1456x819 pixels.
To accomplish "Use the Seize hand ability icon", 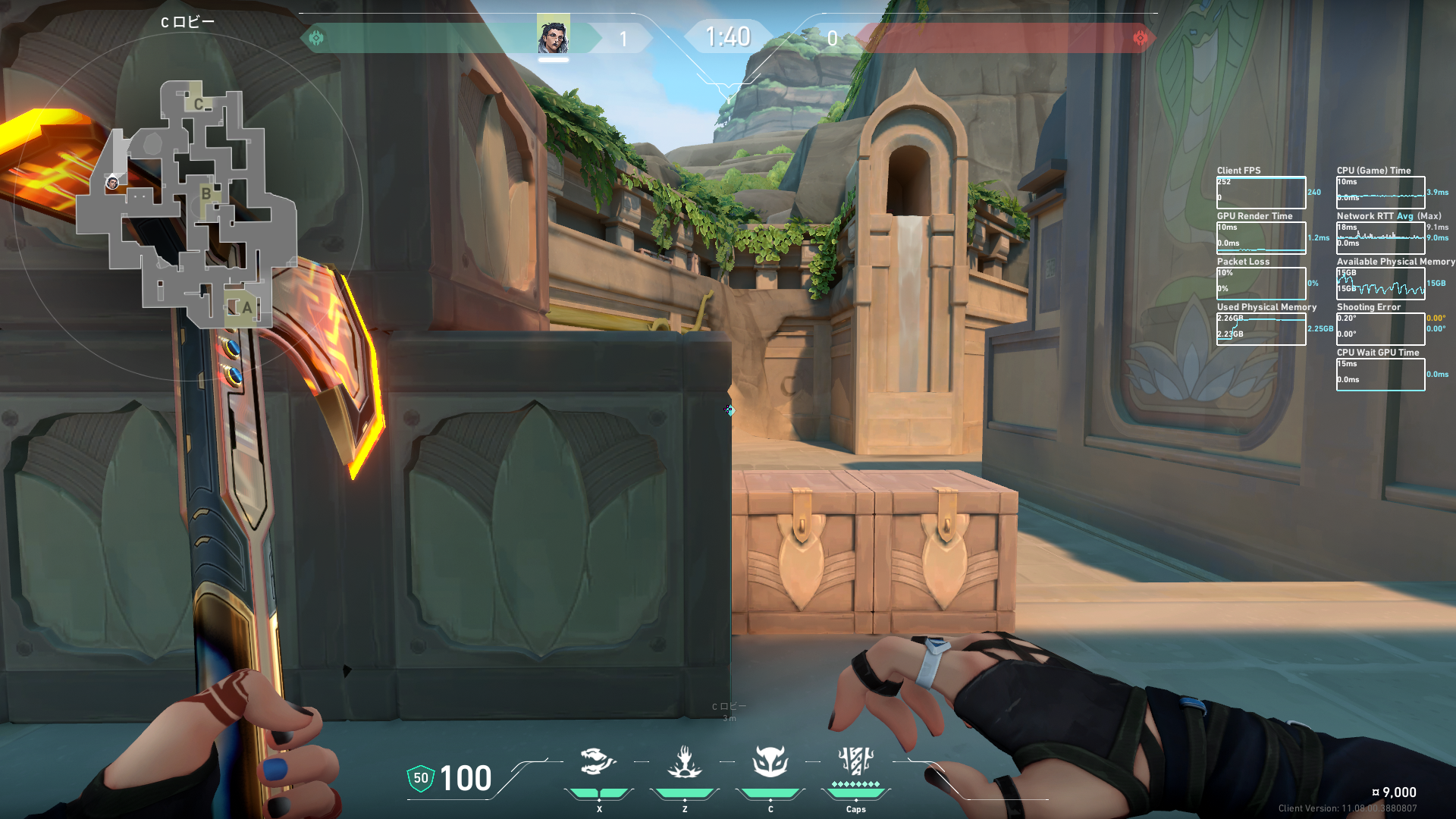I will pos(684,761).
